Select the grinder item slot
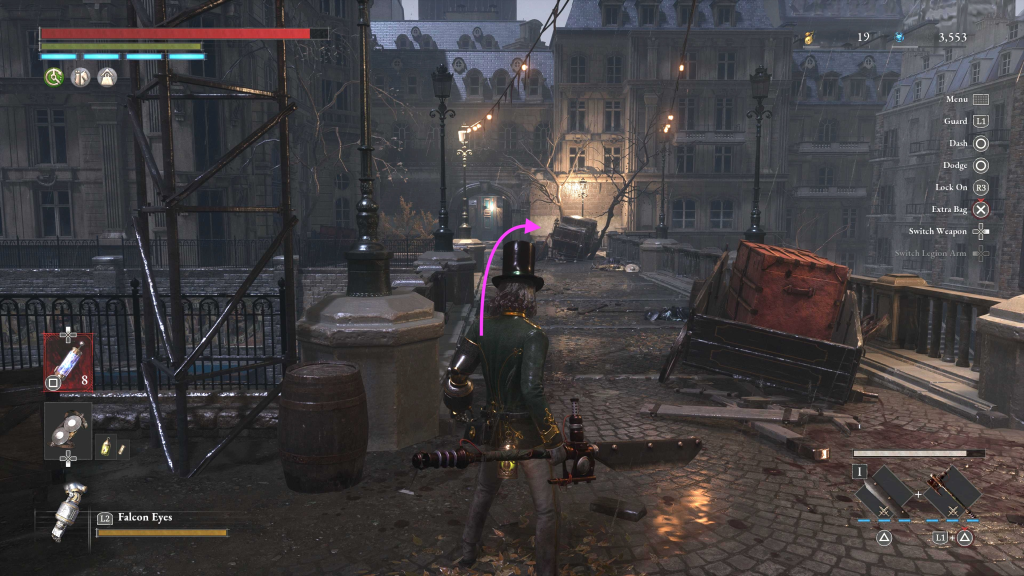The height and width of the screenshot is (576, 1024). coord(68,428)
